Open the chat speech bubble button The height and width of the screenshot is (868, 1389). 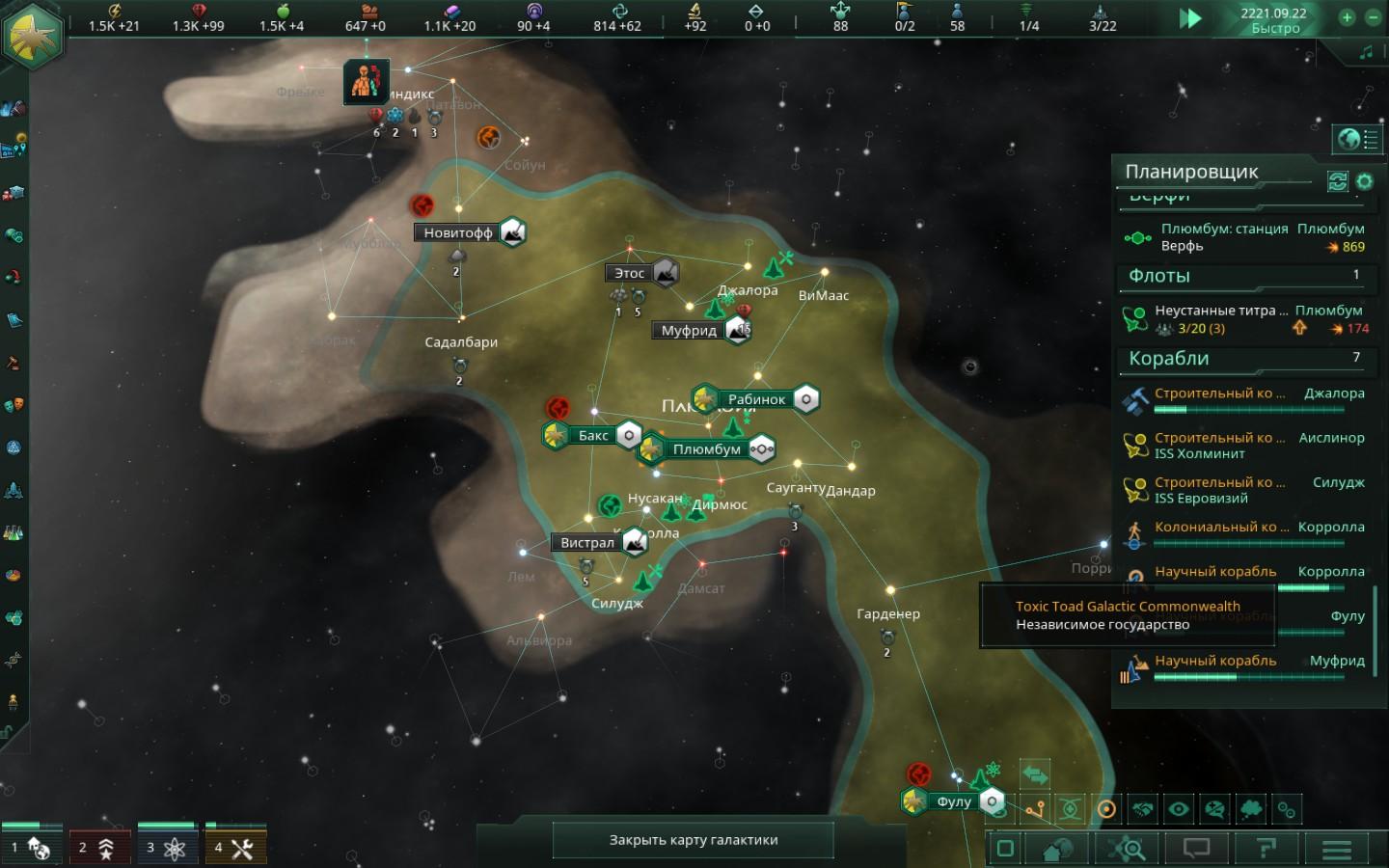tap(1196, 849)
